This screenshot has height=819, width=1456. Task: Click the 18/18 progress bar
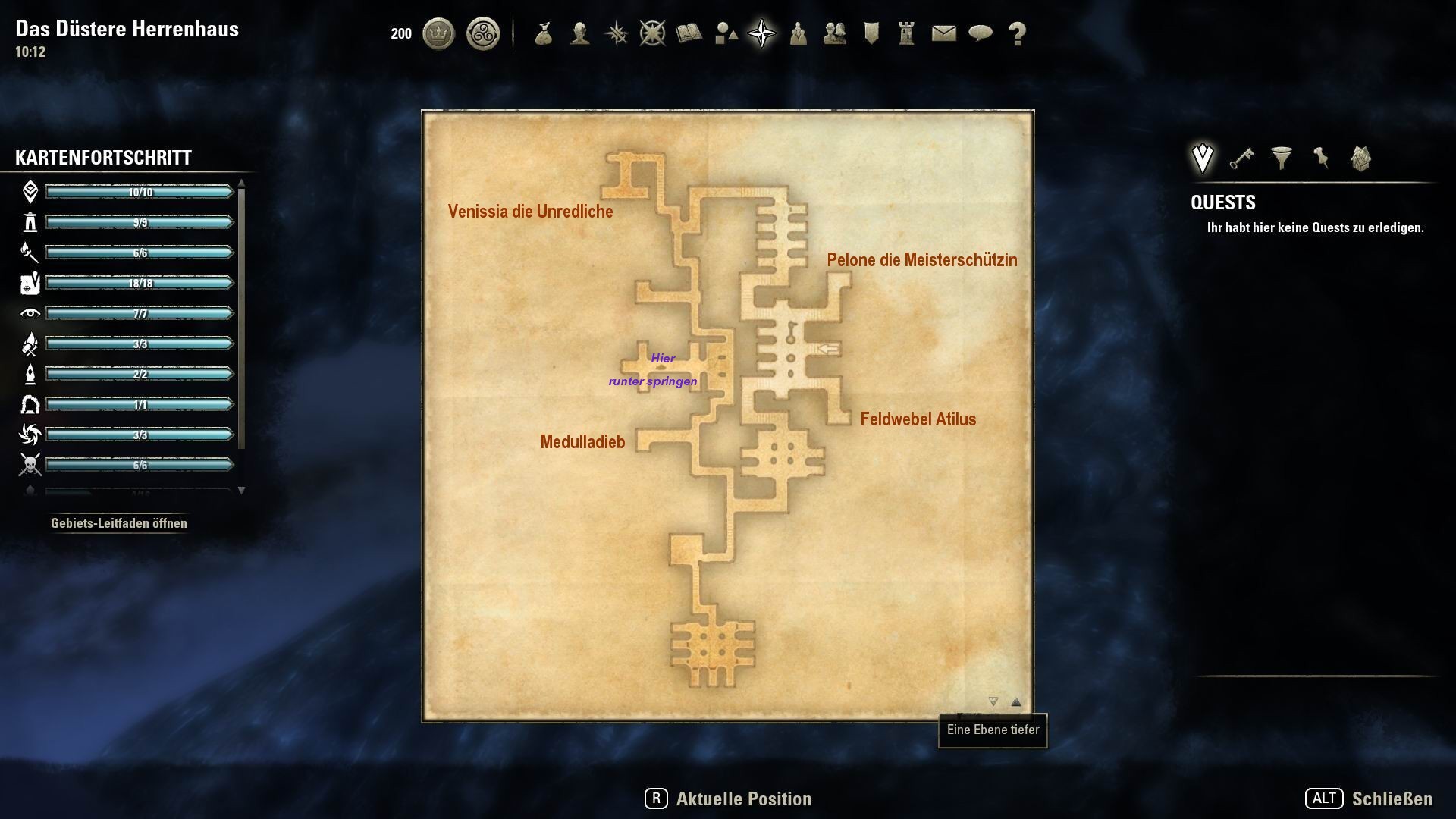(x=139, y=281)
